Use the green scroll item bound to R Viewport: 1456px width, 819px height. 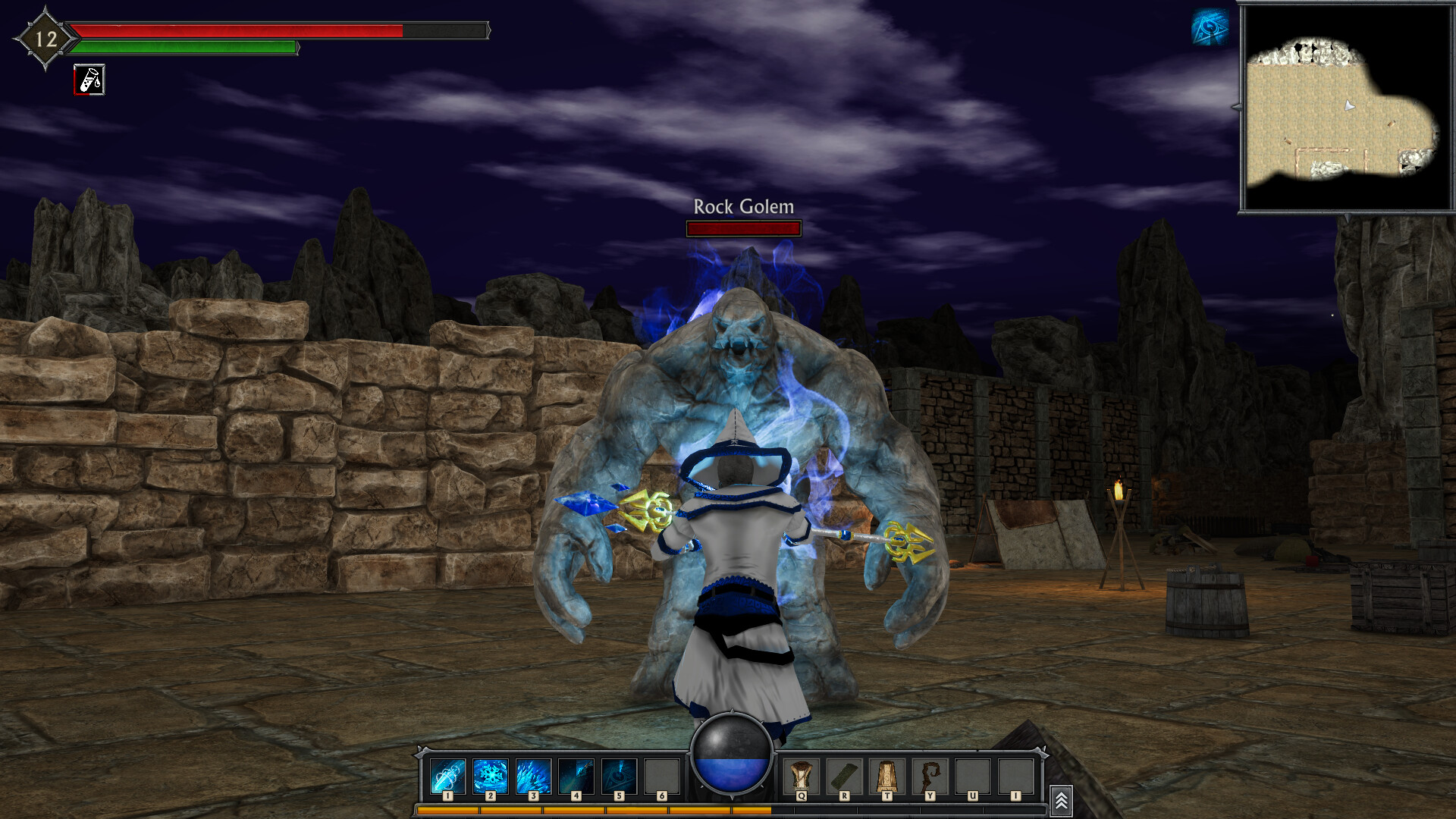pyautogui.click(x=844, y=773)
